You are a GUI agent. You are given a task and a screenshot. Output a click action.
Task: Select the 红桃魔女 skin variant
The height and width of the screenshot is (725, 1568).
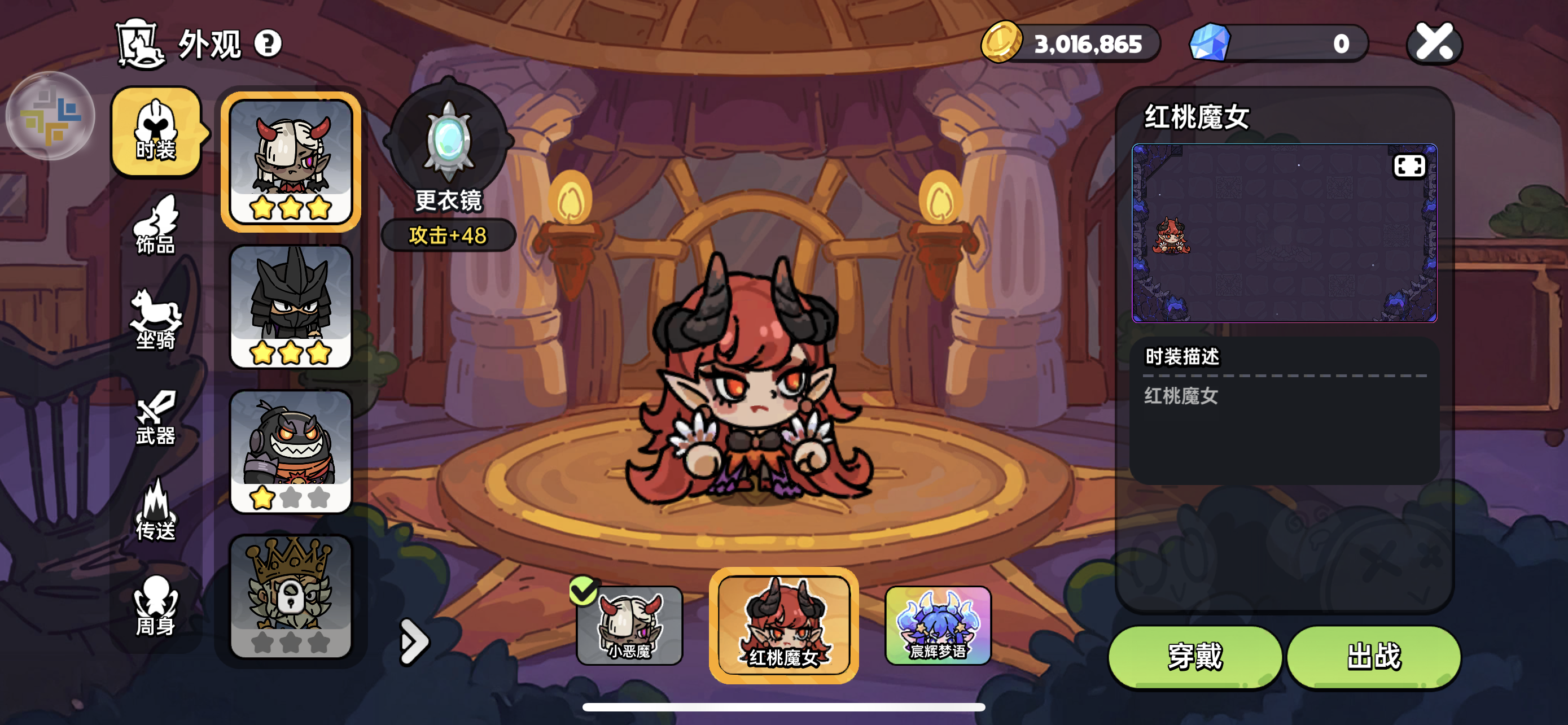point(783,625)
